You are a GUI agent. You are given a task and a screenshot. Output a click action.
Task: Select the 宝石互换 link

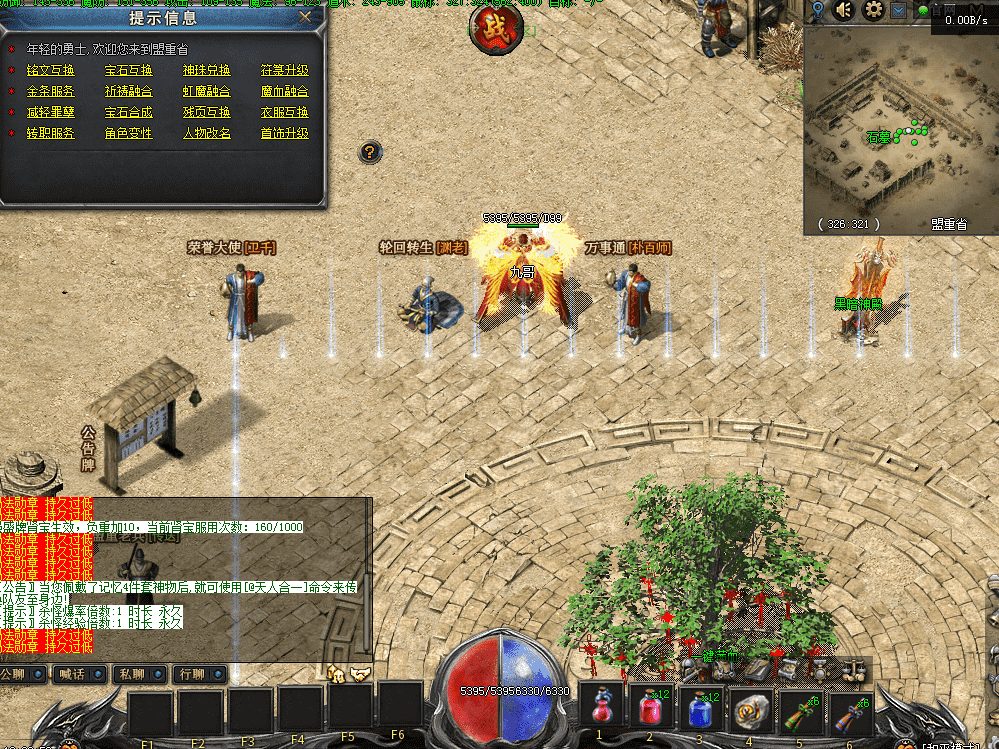[129, 71]
